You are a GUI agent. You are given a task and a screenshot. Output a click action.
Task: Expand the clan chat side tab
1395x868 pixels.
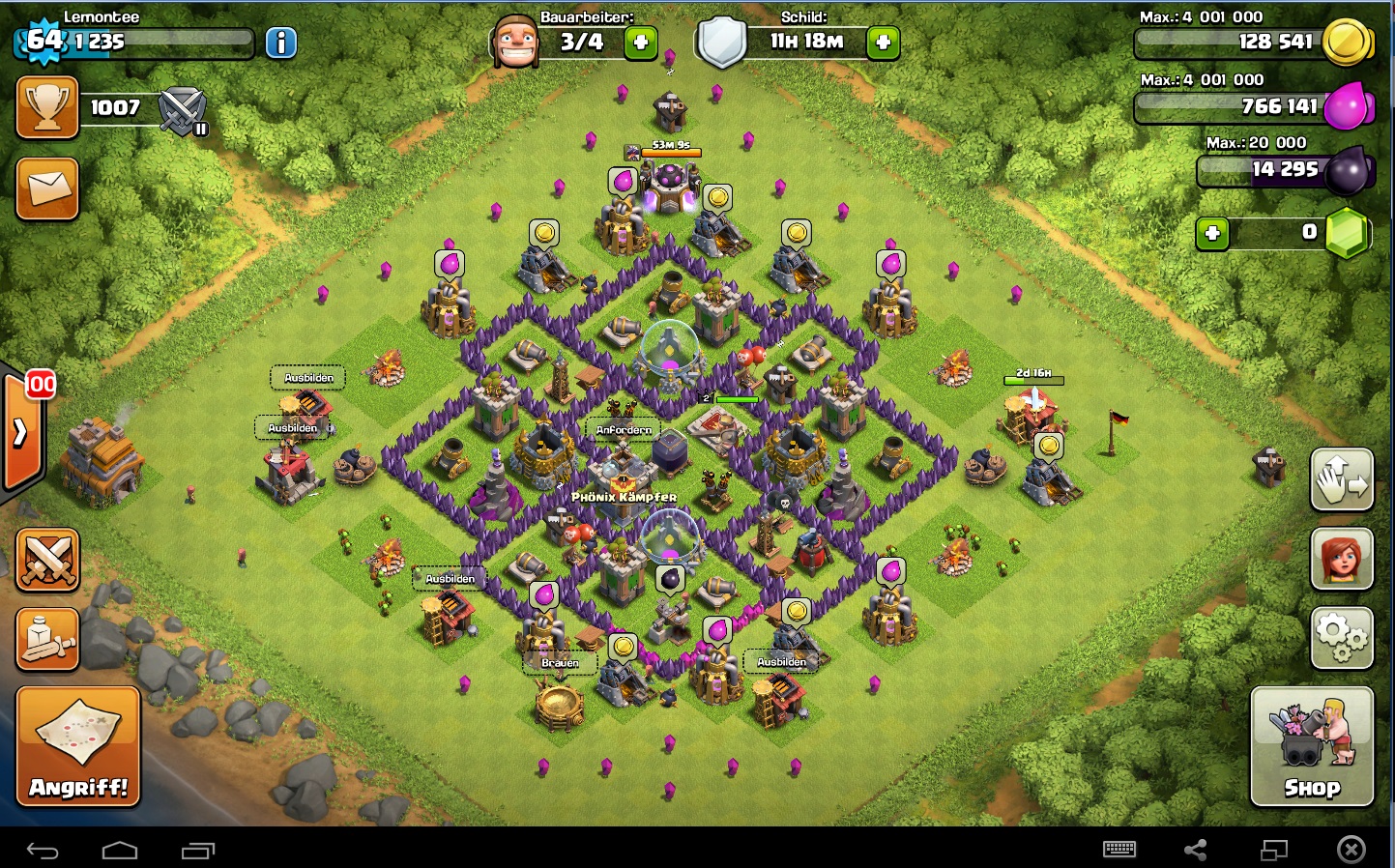click(x=20, y=432)
